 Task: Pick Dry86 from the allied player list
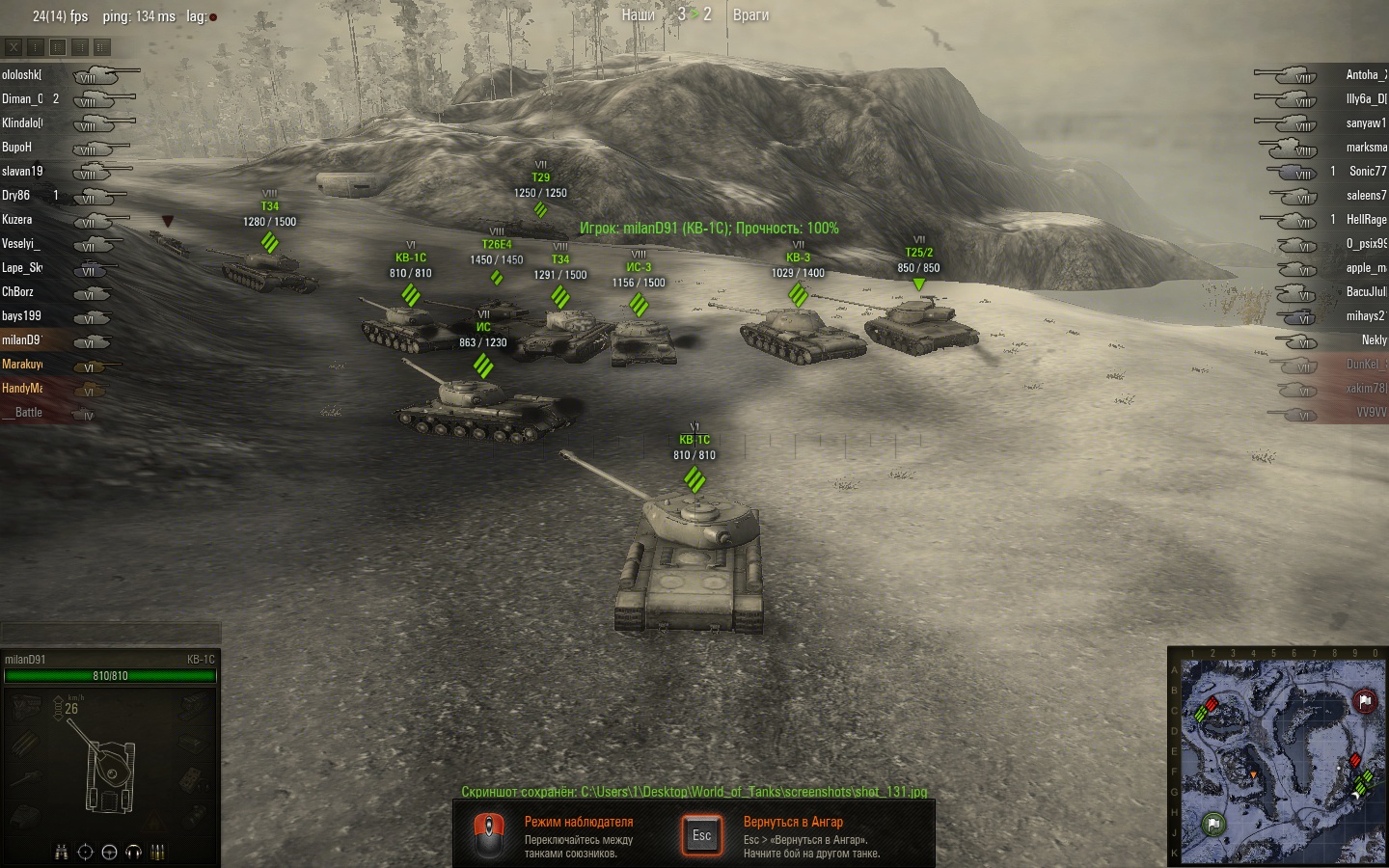click(x=16, y=196)
